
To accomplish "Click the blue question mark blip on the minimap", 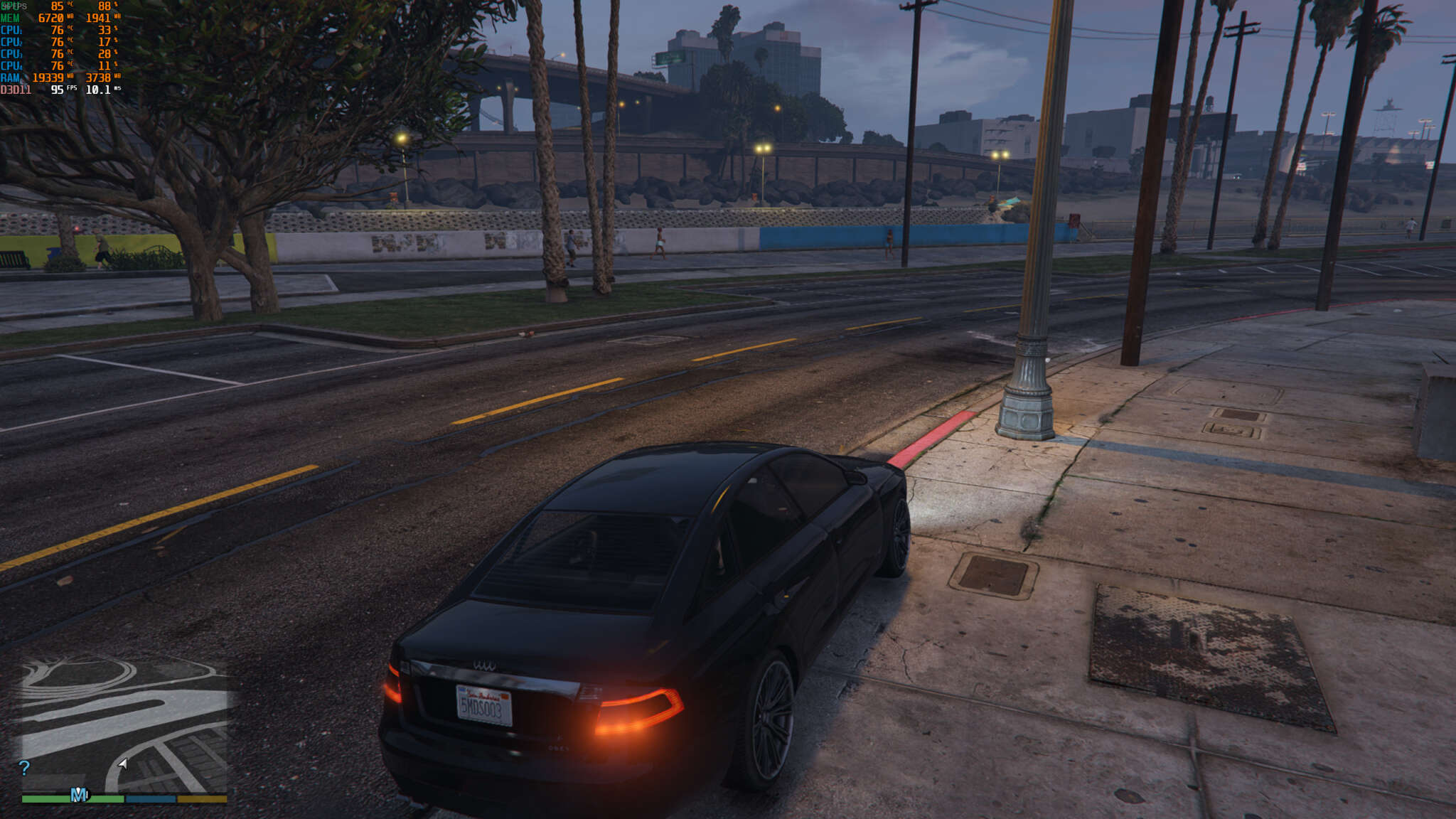I will pos(23,769).
